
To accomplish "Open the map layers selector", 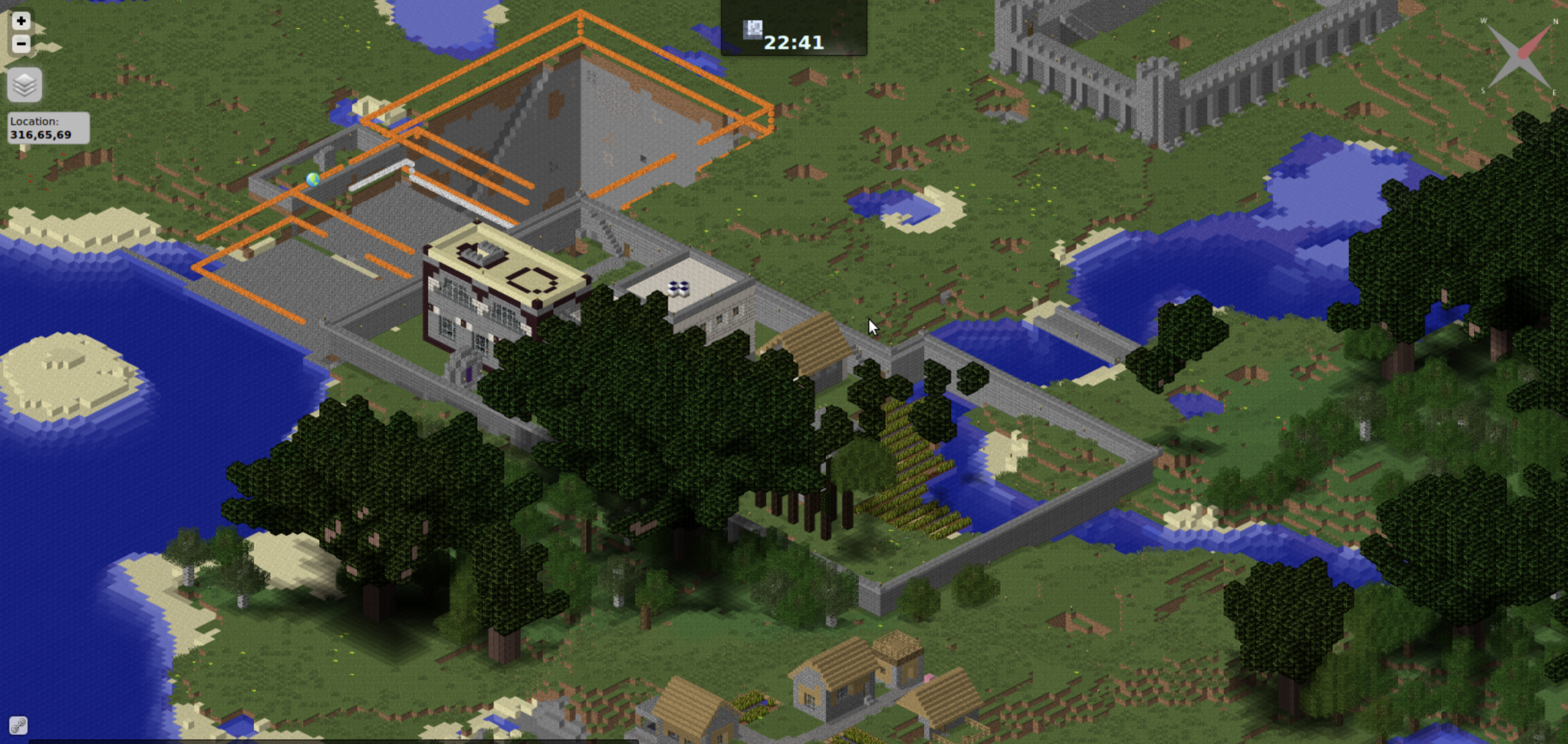I will tap(24, 85).
